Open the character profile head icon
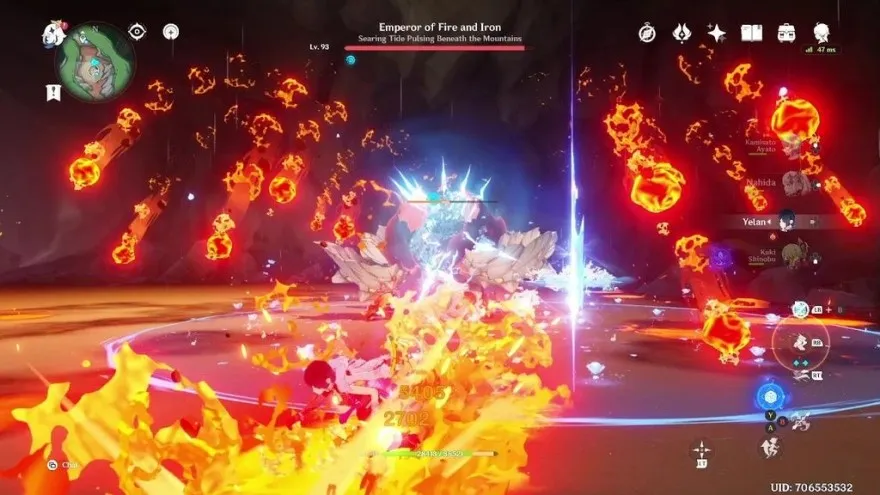880x495 pixels. 822,33
